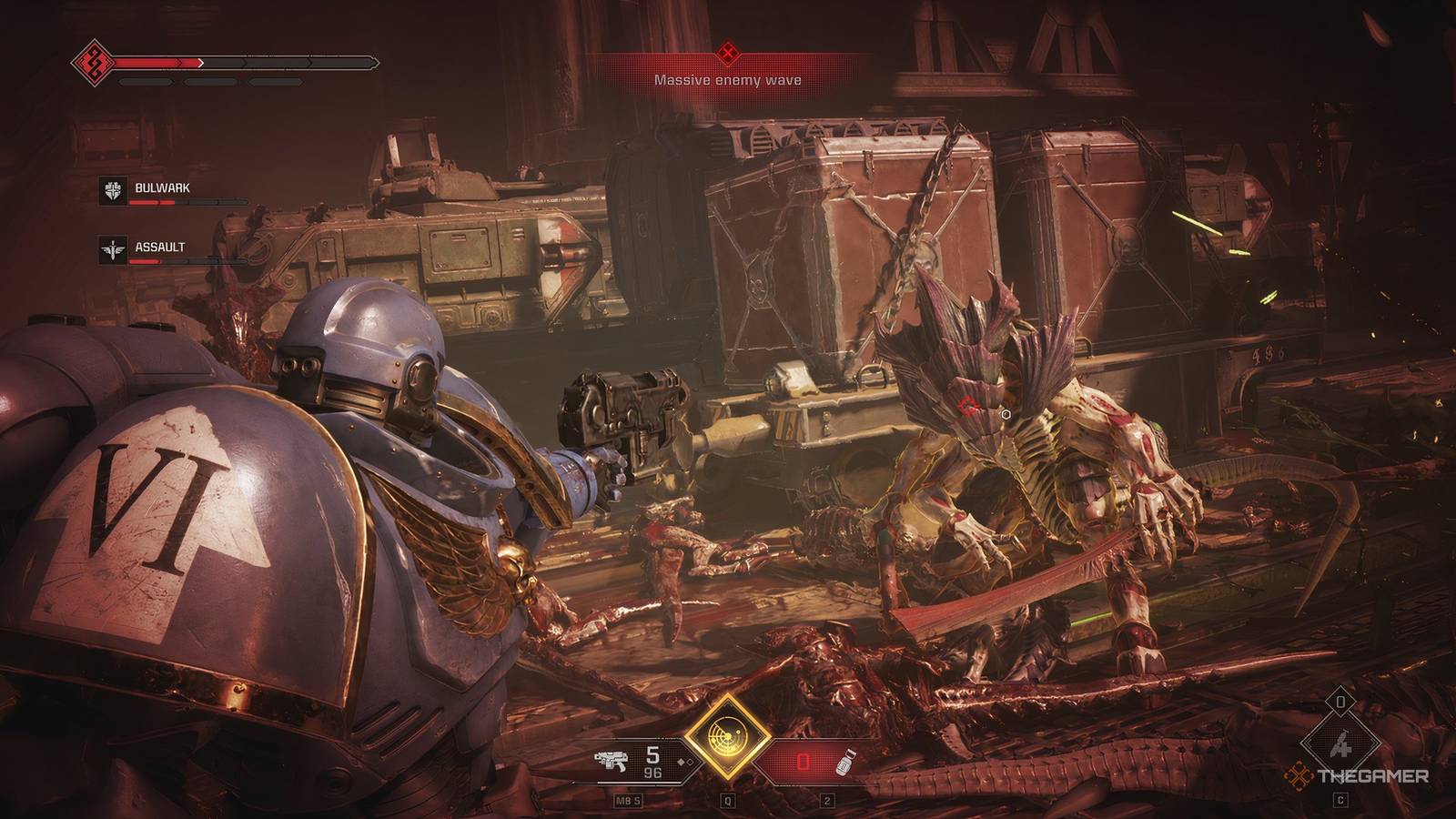Click the Bulwark squadmate class icon
1456x819 pixels.
[x=114, y=190]
